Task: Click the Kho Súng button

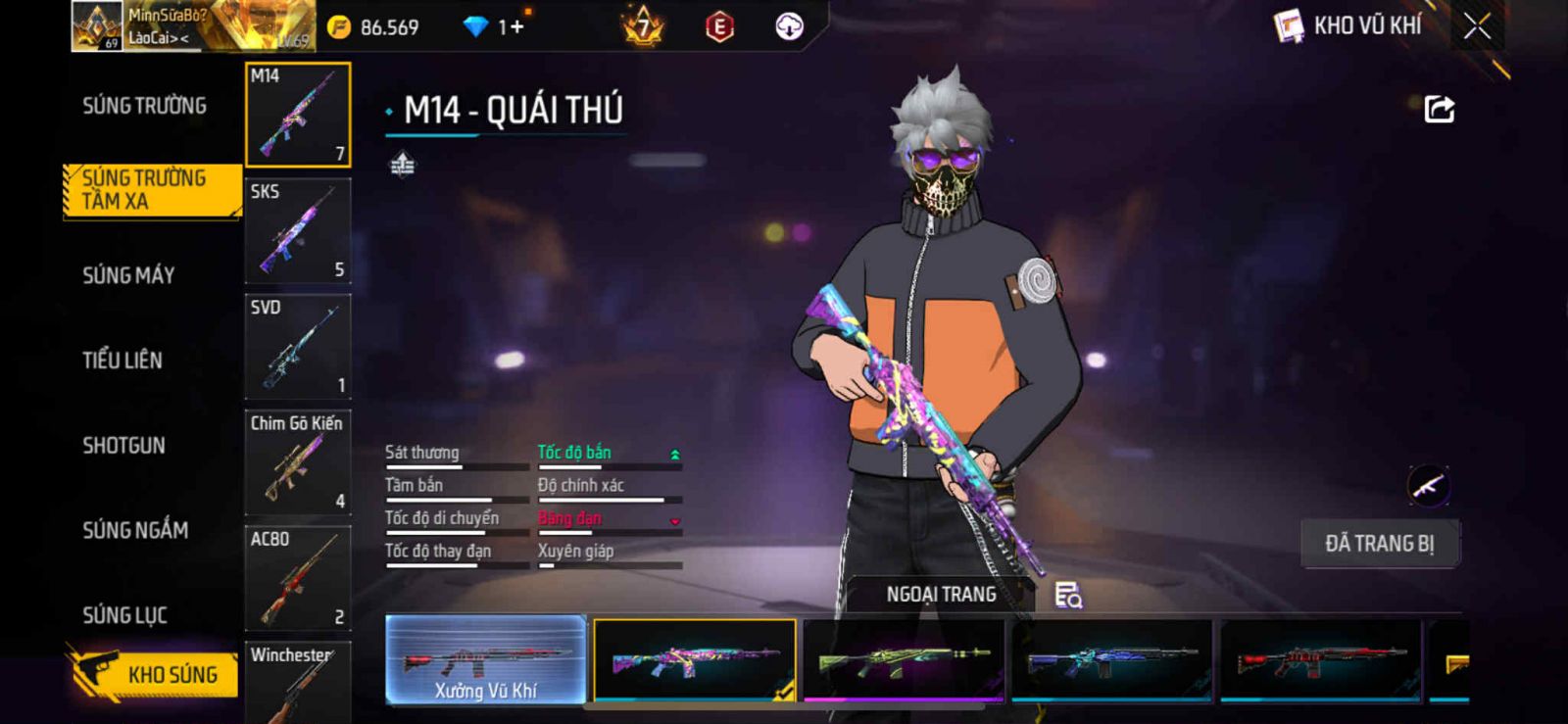Action: tap(154, 674)
